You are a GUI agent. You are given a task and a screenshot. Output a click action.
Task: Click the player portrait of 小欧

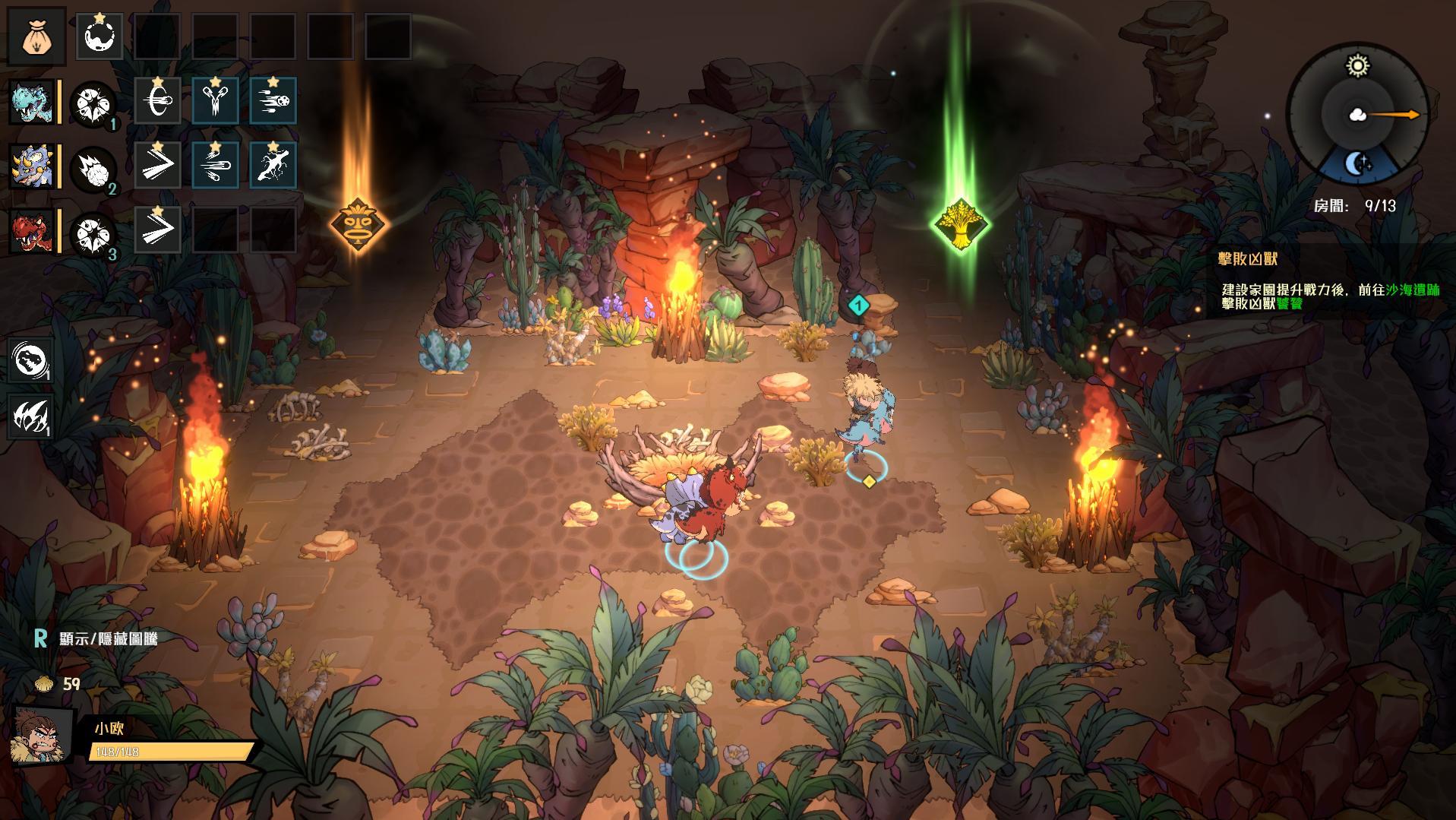[43, 736]
